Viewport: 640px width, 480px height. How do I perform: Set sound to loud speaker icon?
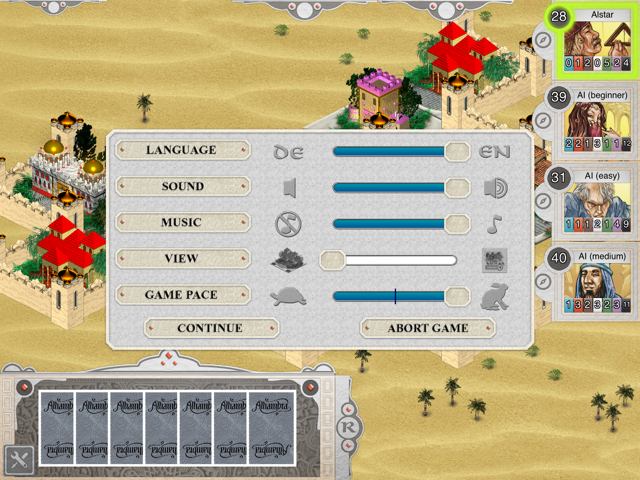[x=495, y=187]
